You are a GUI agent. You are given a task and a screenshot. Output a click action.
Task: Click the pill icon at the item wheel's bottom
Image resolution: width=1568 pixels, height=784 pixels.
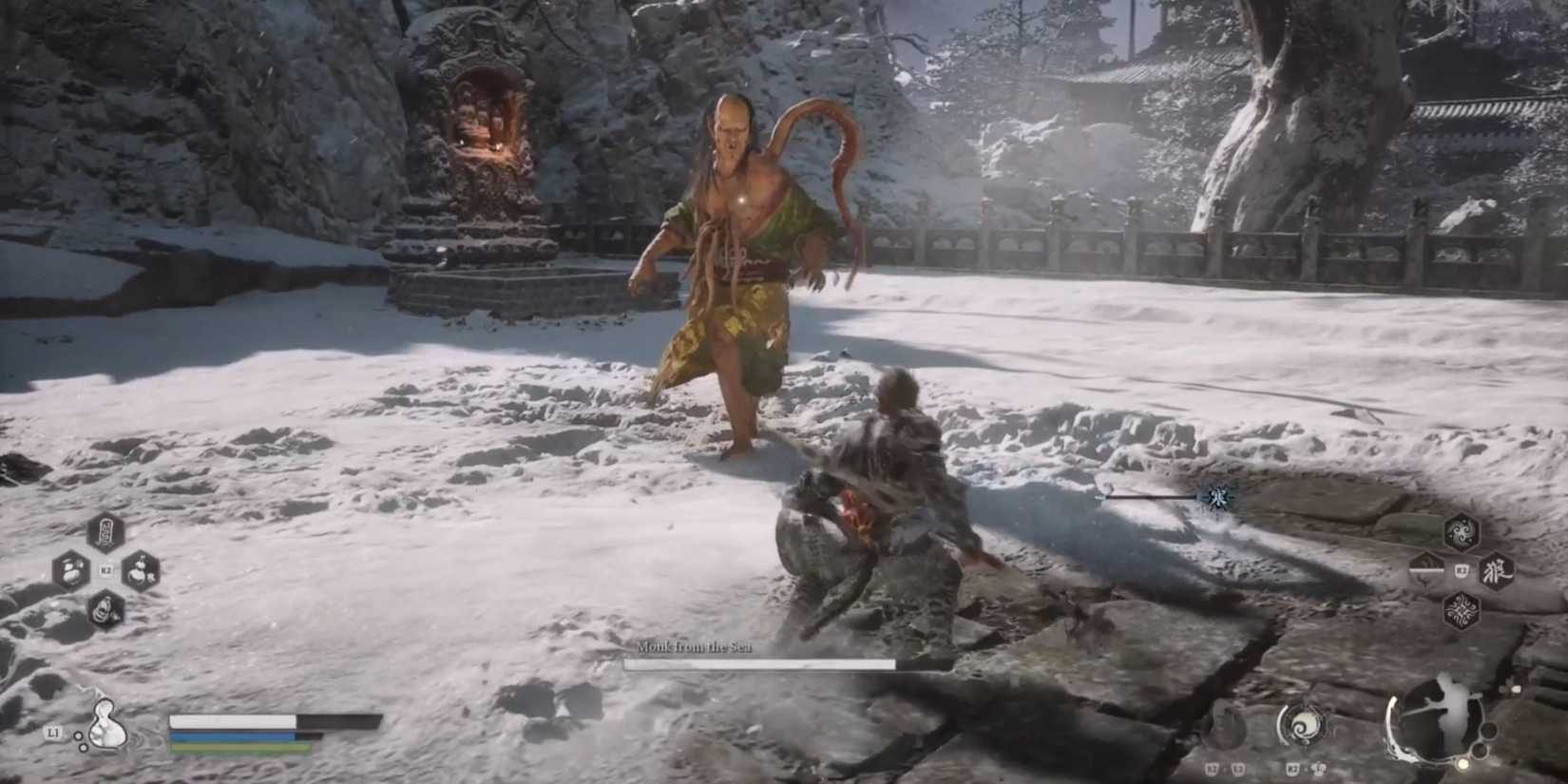pyautogui.click(x=105, y=609)
